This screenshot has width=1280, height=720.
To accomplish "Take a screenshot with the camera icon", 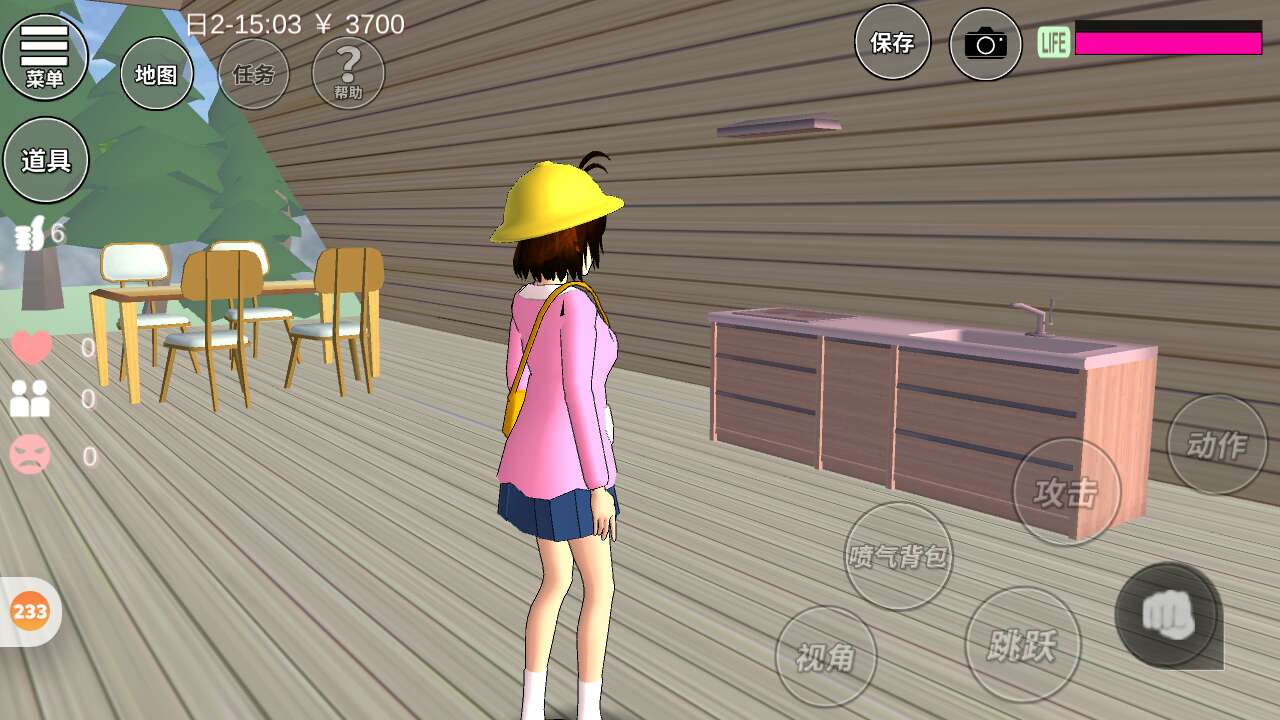I will click(985, 44).
